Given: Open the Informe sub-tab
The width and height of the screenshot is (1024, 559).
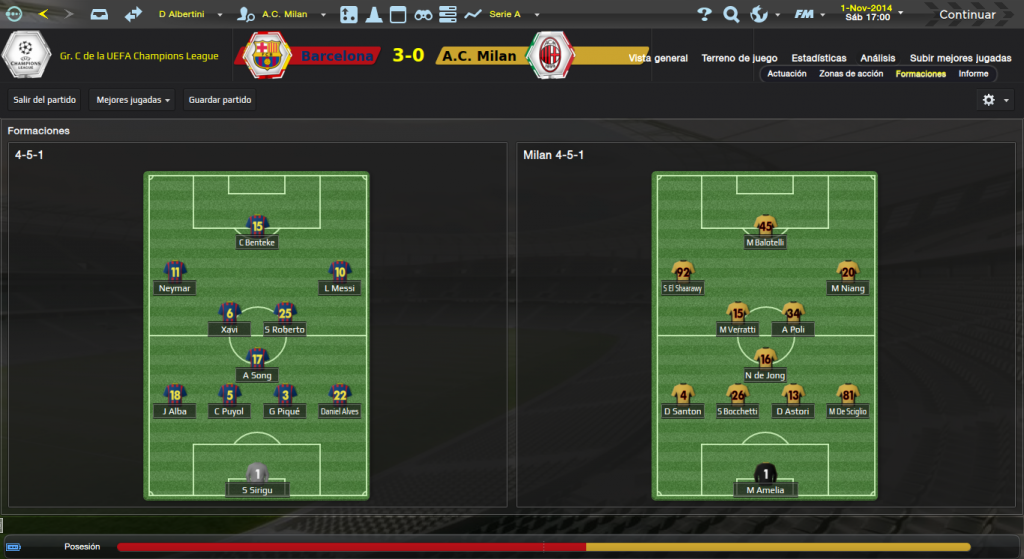Looking at the screenshot, I should pyautogui.click(x=973, y=74).
